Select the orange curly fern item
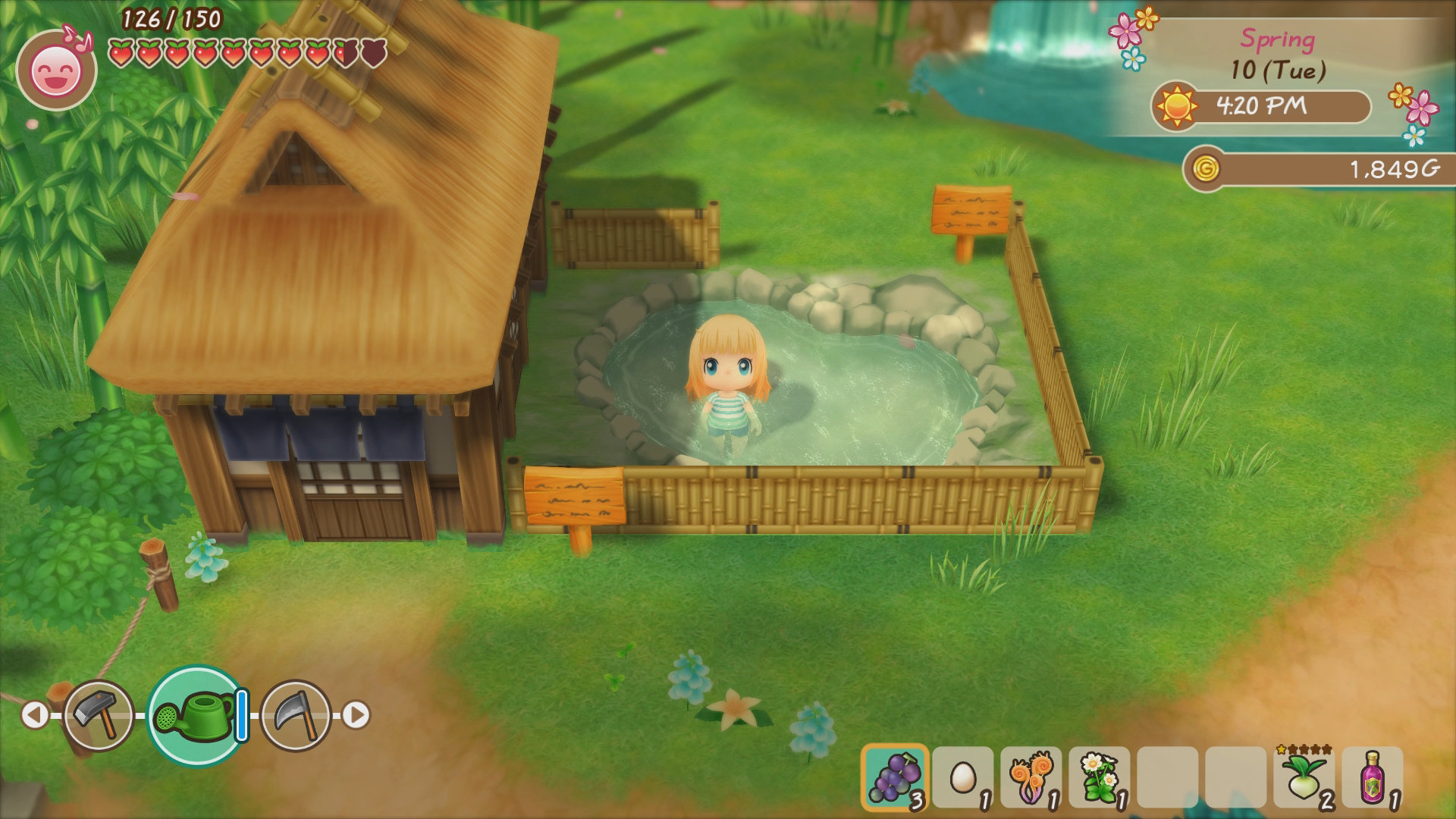This screenshot has width=1456, height=819. point(1031,777)
